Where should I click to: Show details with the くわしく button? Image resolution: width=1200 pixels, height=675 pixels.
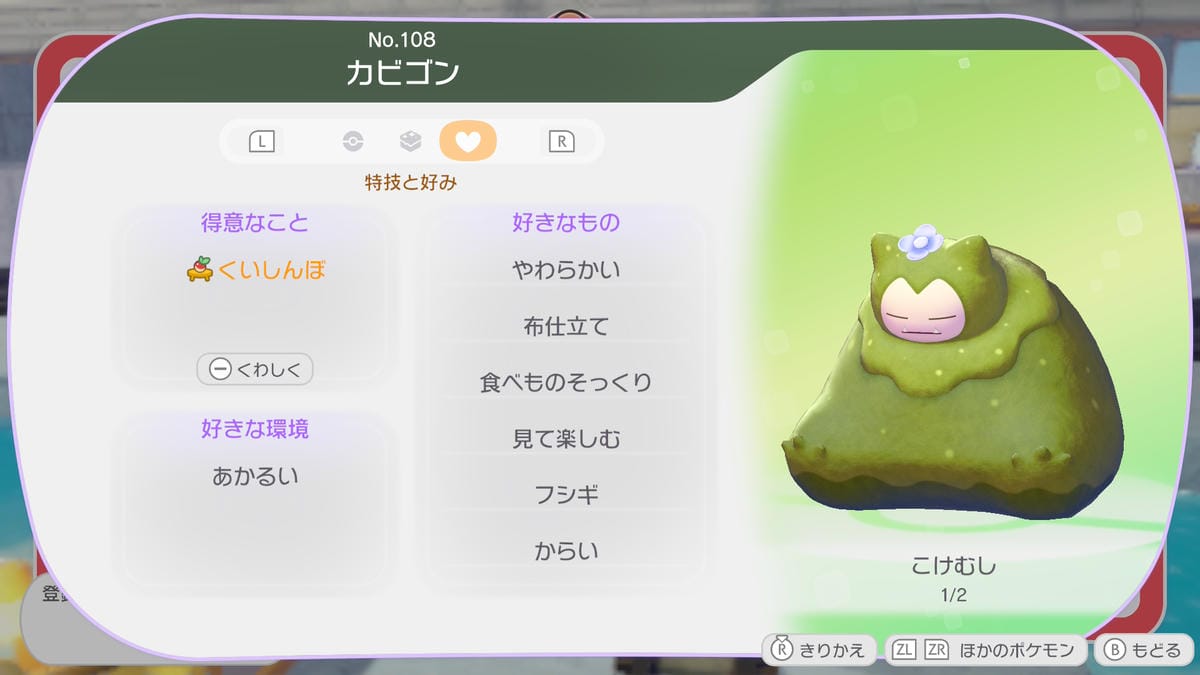click(x=255, y=369)
